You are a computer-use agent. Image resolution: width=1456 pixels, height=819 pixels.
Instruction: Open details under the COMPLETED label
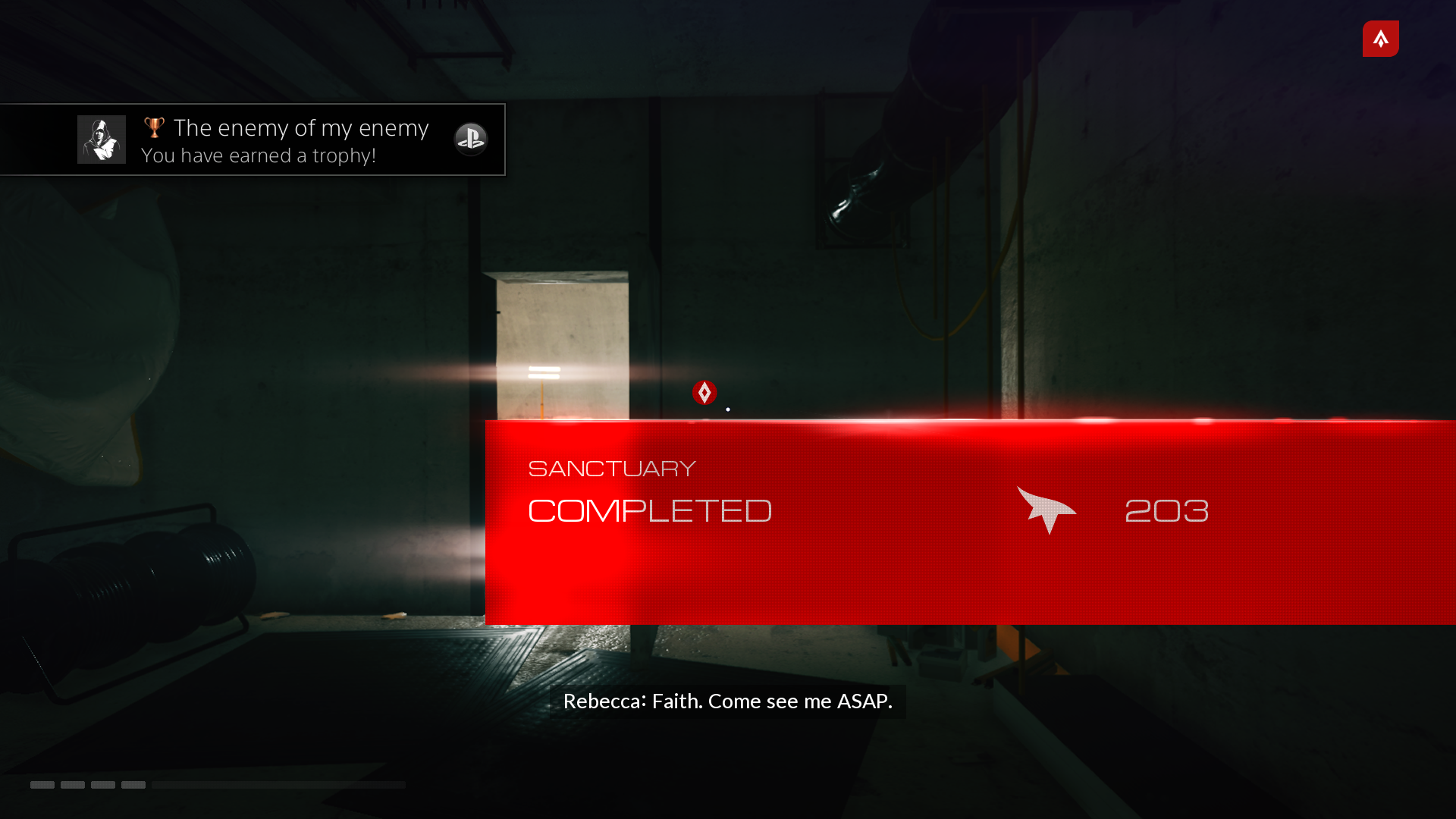[x=650, y=554]
